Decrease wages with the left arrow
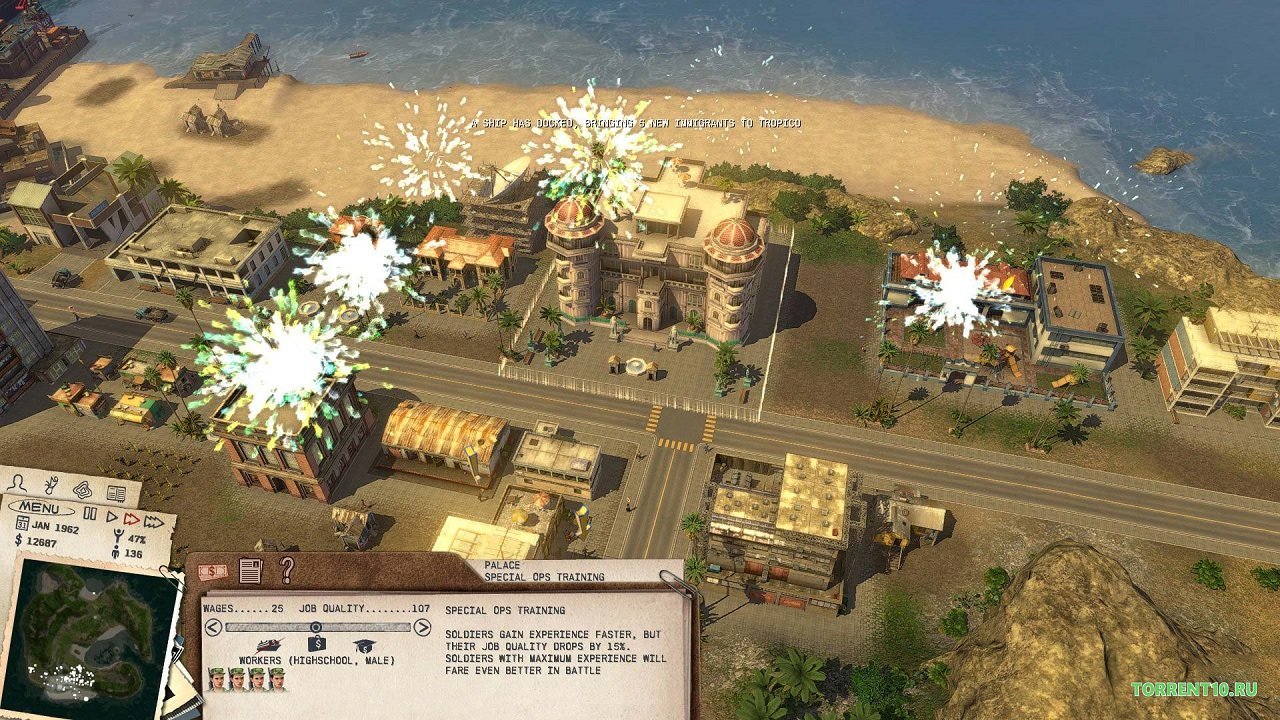Viewport: 1280px width, 720px height. [x=211, y=625]
